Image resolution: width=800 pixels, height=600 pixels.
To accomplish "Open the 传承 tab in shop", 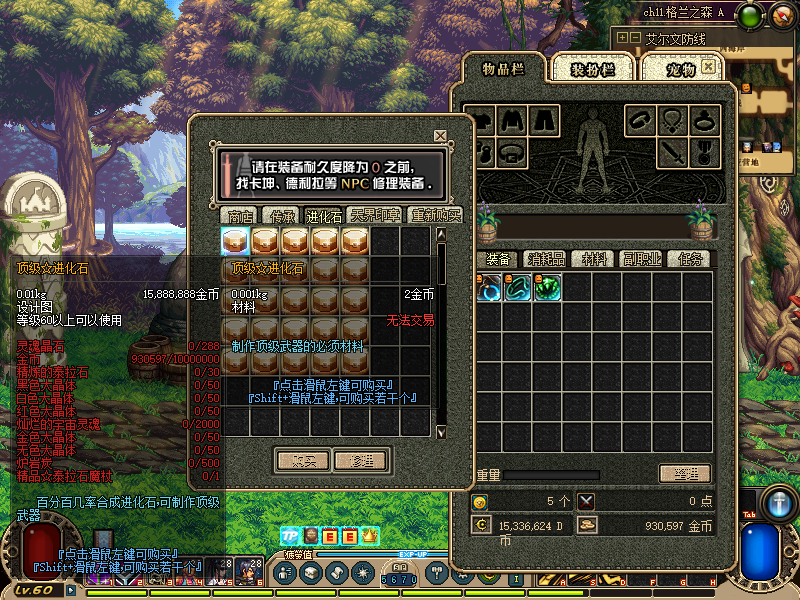I will pos(281,215).
